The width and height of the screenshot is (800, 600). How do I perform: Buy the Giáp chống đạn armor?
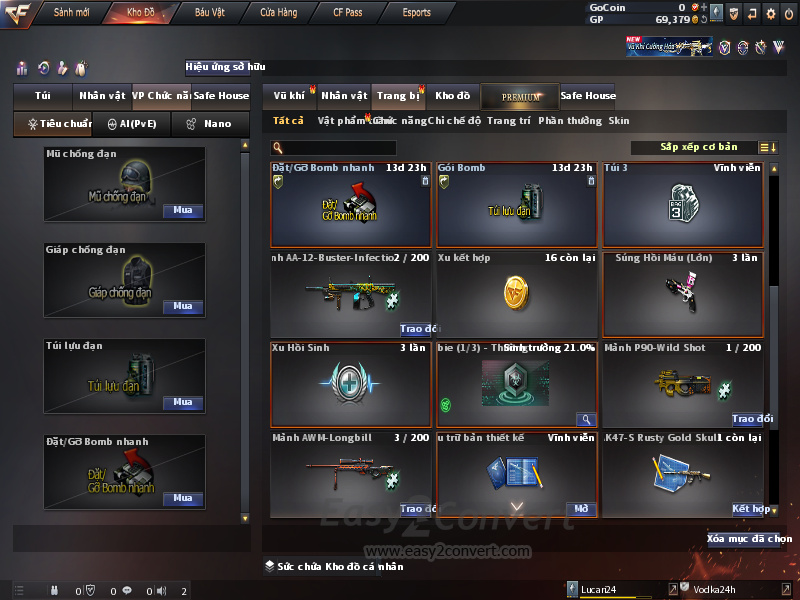pyautogui.click(x=183, y=307)
